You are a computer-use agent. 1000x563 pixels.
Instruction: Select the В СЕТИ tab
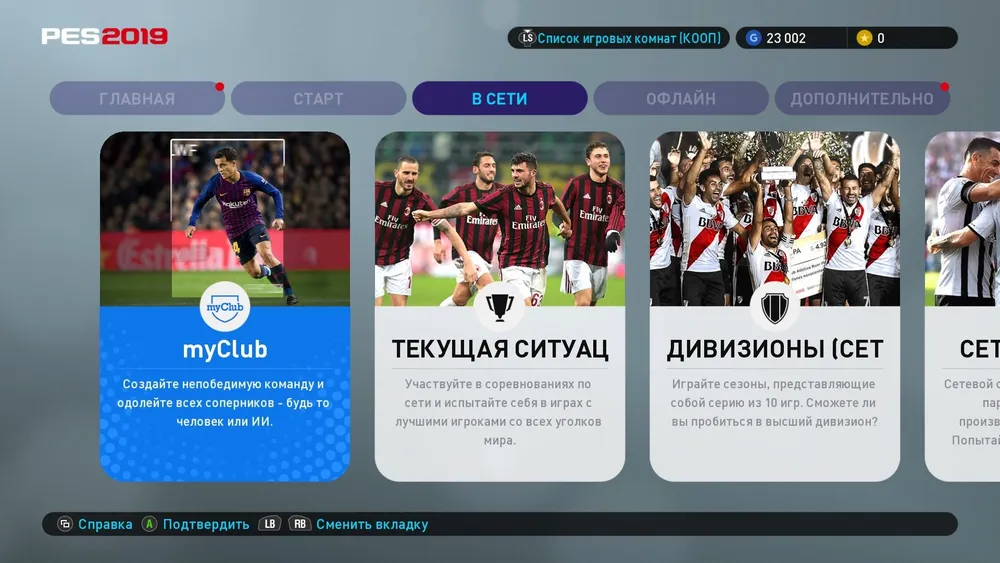click(x=499, y=99)
